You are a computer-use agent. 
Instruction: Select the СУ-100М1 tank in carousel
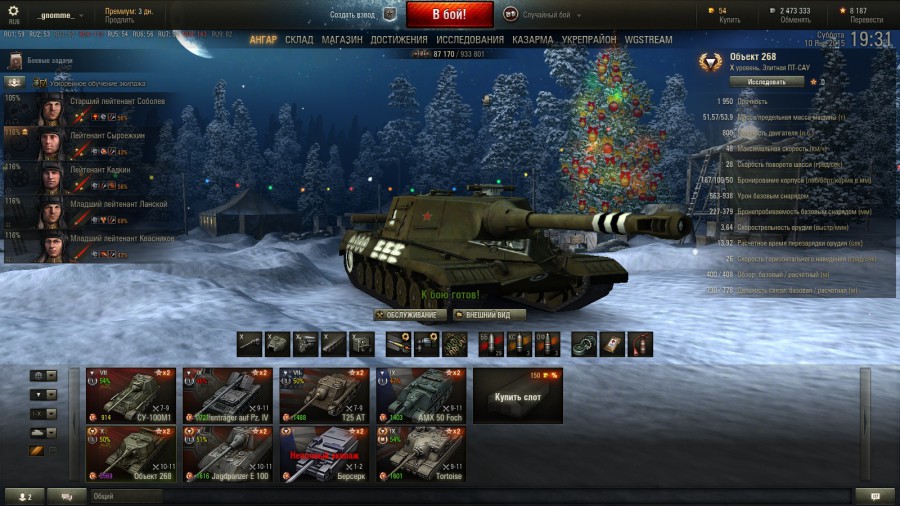point(131,395)
